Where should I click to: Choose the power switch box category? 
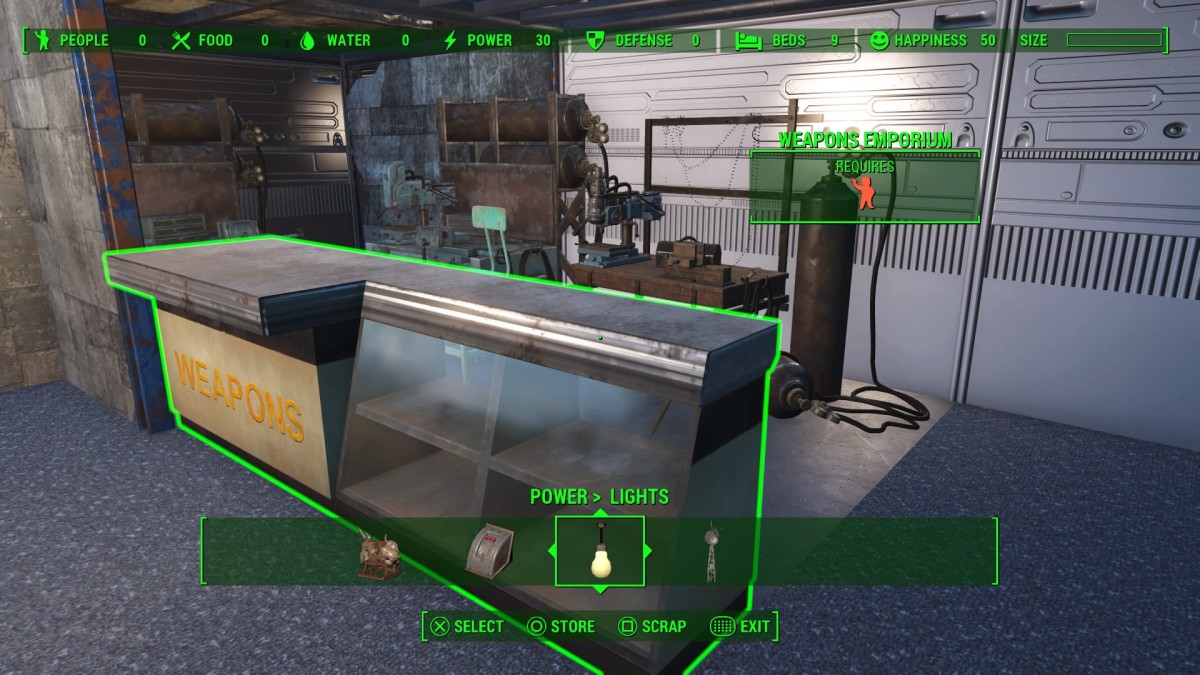pyautogui.click(x=489, y=551)
